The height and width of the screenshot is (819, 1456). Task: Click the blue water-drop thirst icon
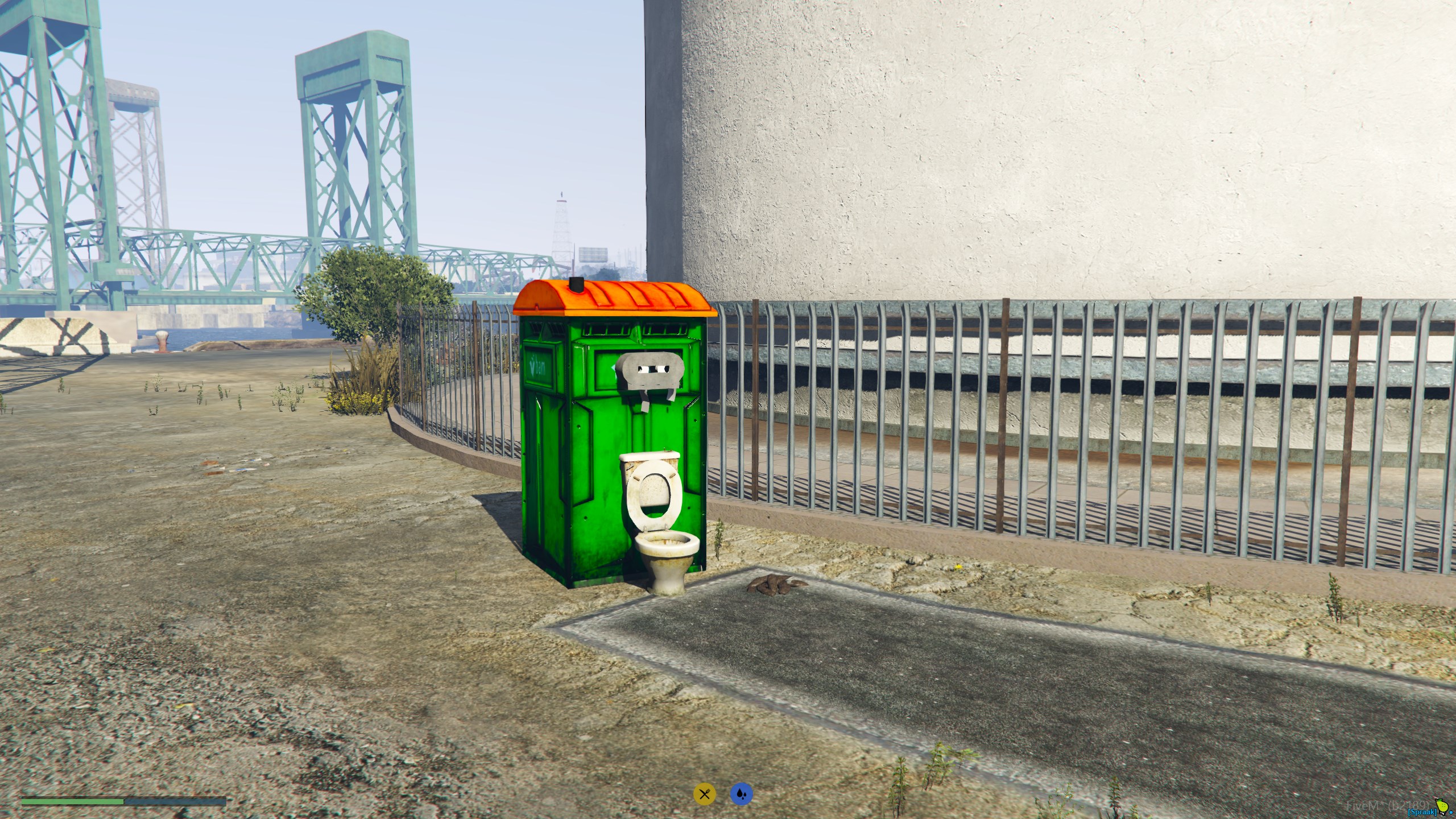(741, 794)
